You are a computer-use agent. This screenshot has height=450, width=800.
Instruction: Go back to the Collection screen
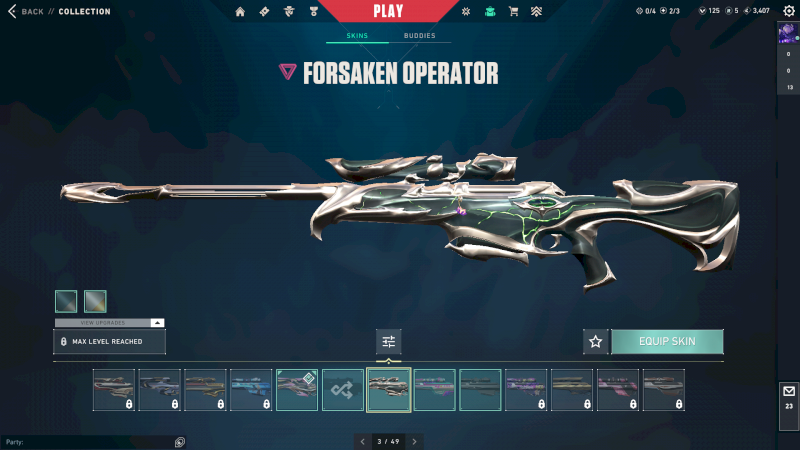coord(28,12)
